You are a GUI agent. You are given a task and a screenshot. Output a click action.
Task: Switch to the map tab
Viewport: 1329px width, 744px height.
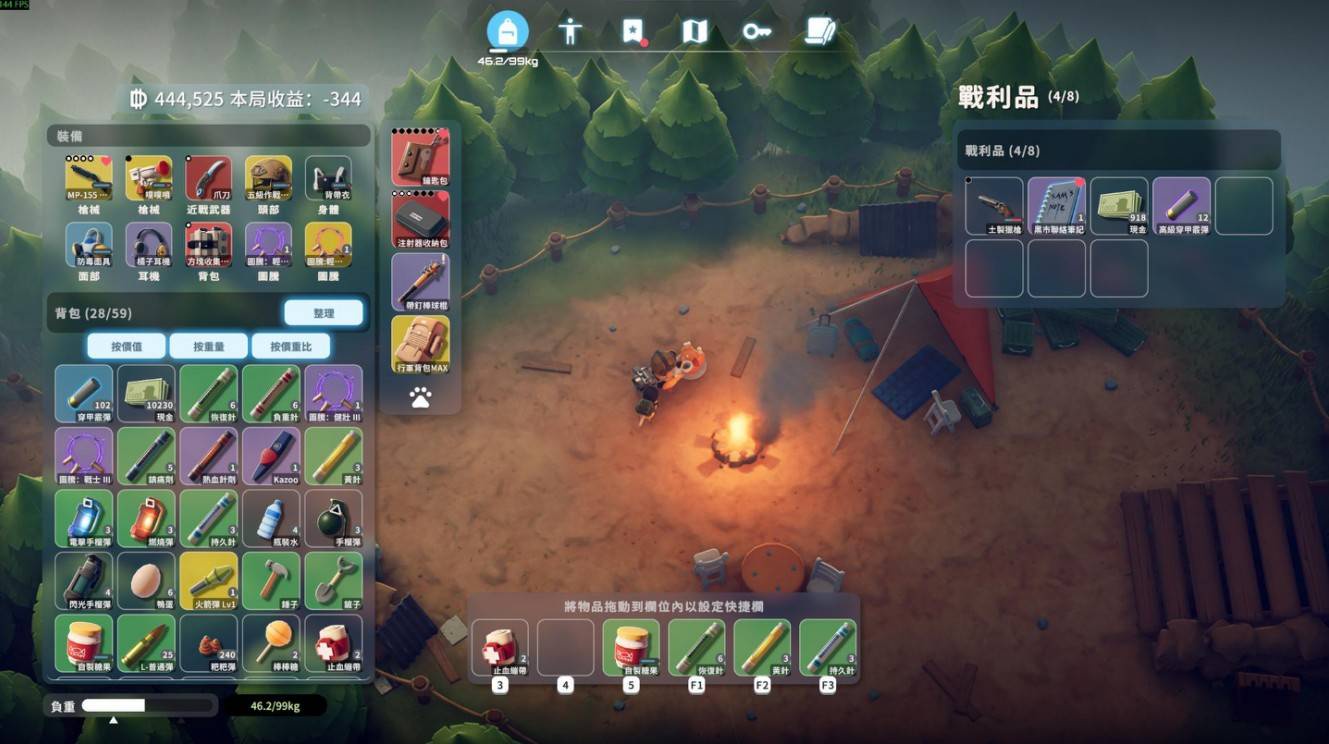click(695, 31)
